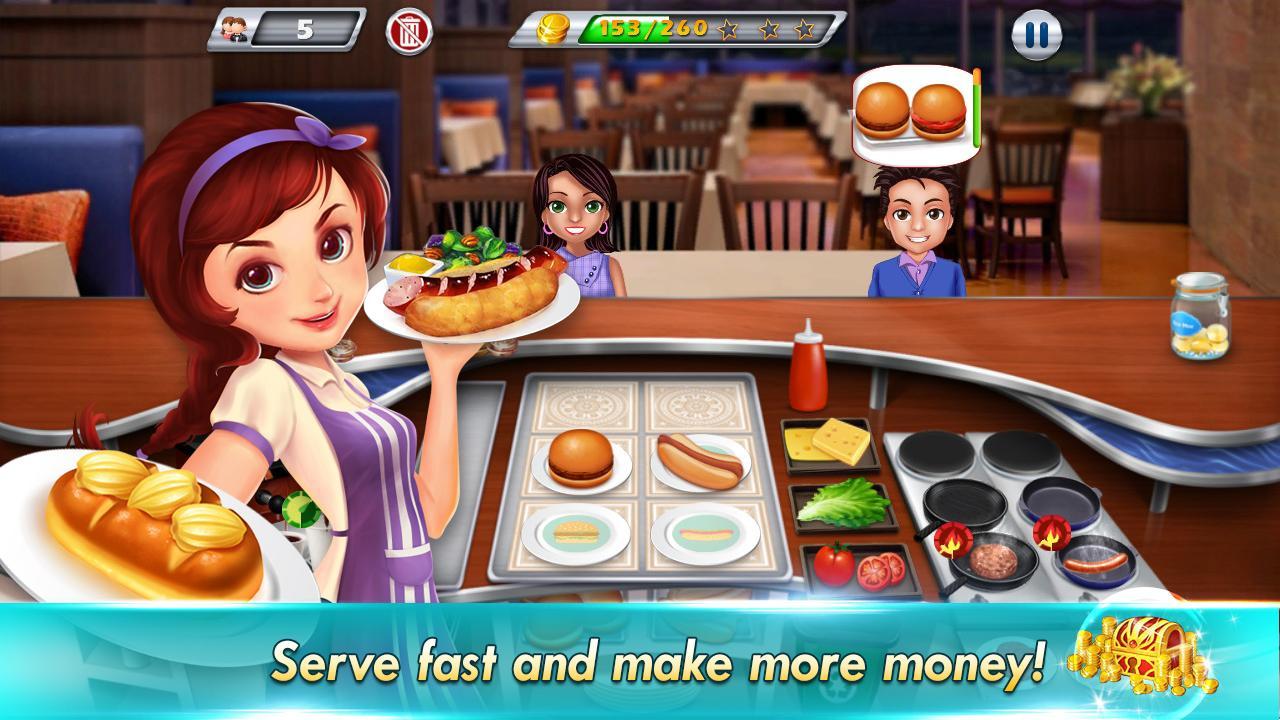Check the order bubble above the man
The height and width of the screenshot is (720, 1280).
point(915,110)
